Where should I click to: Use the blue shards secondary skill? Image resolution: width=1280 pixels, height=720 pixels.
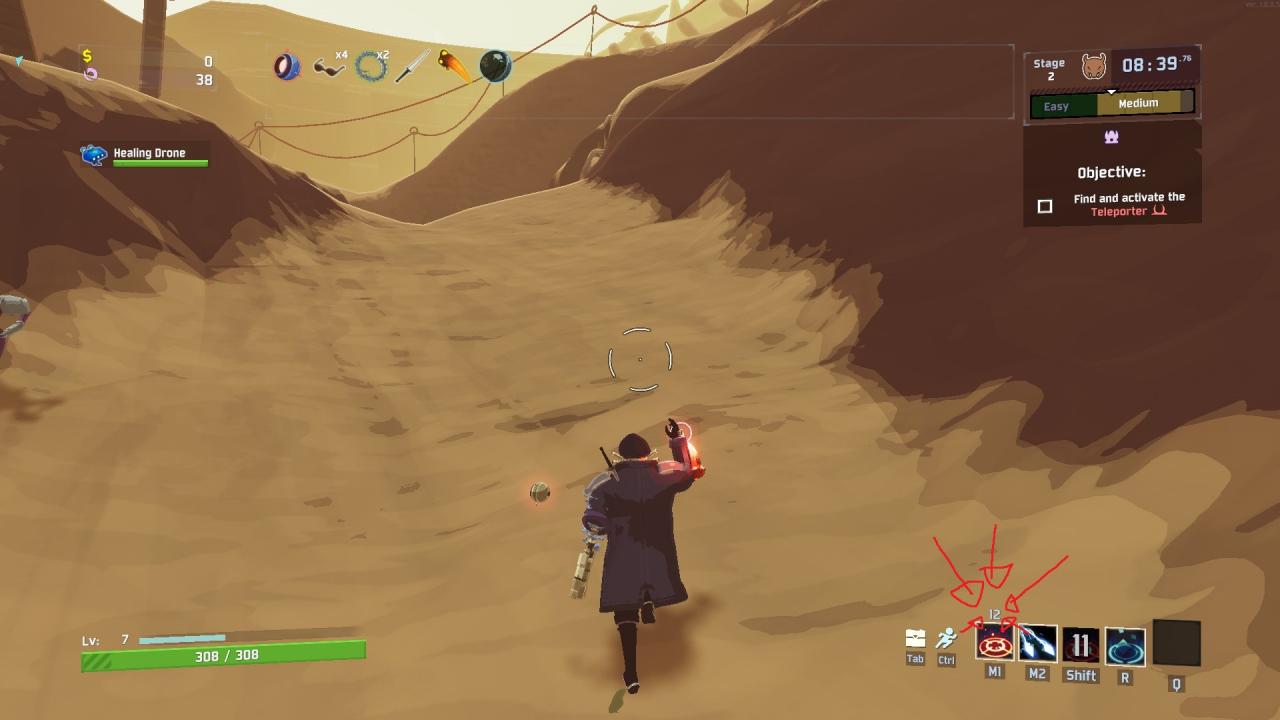tap(1037, 644)
